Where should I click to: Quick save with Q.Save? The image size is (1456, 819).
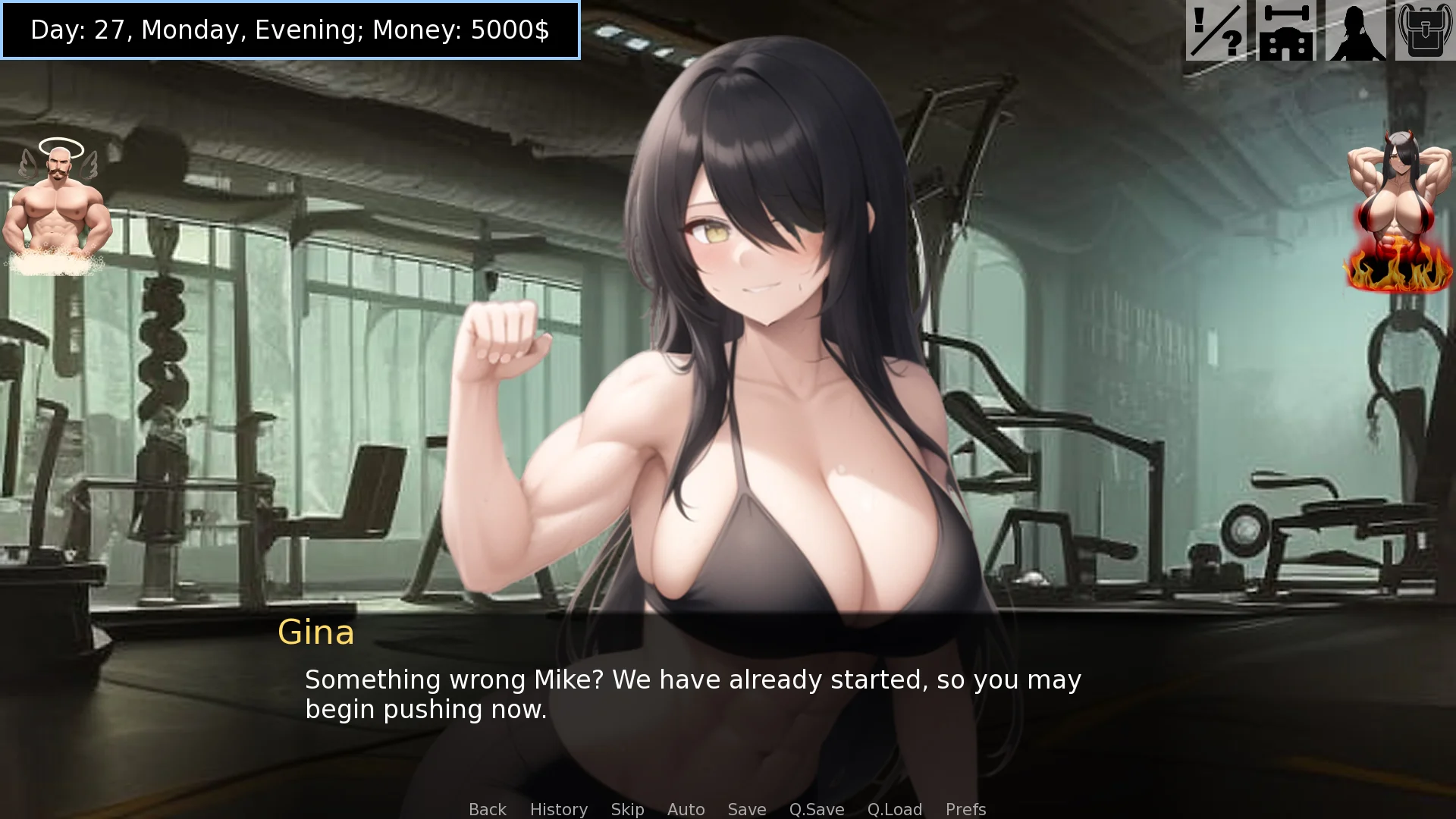[816, 809]
